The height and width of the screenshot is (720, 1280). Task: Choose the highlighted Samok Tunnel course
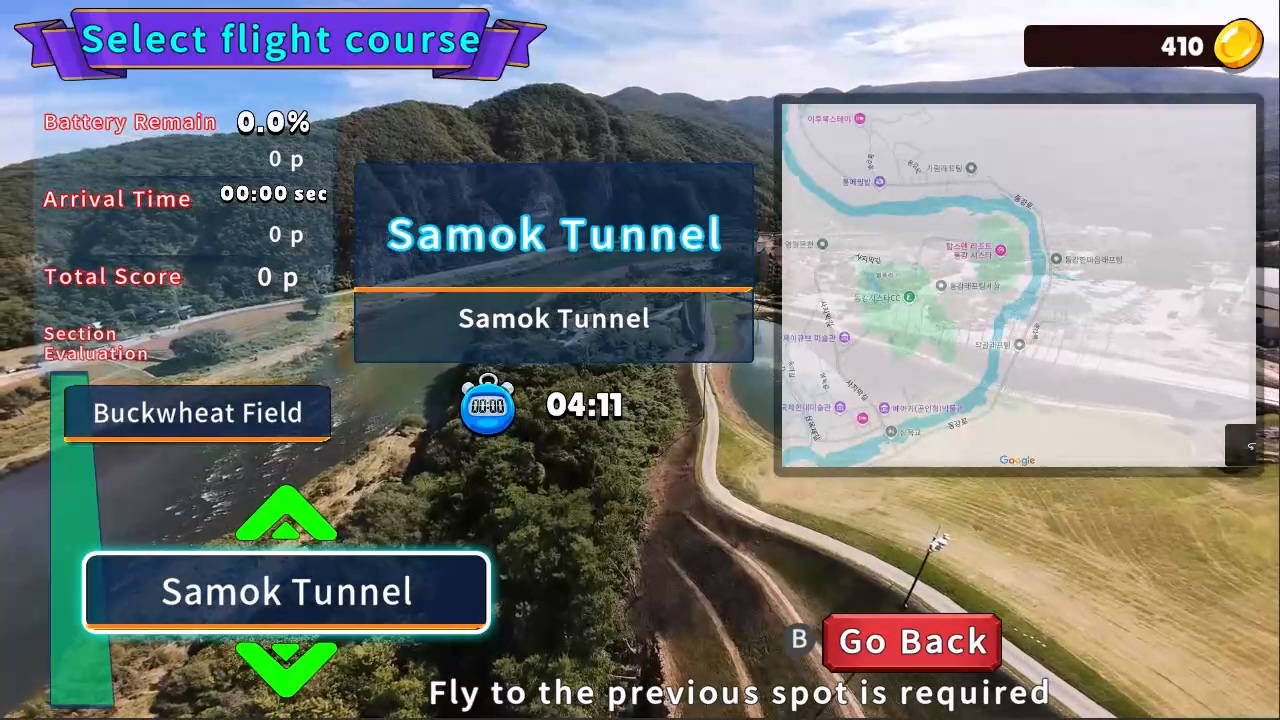[286, 591]
